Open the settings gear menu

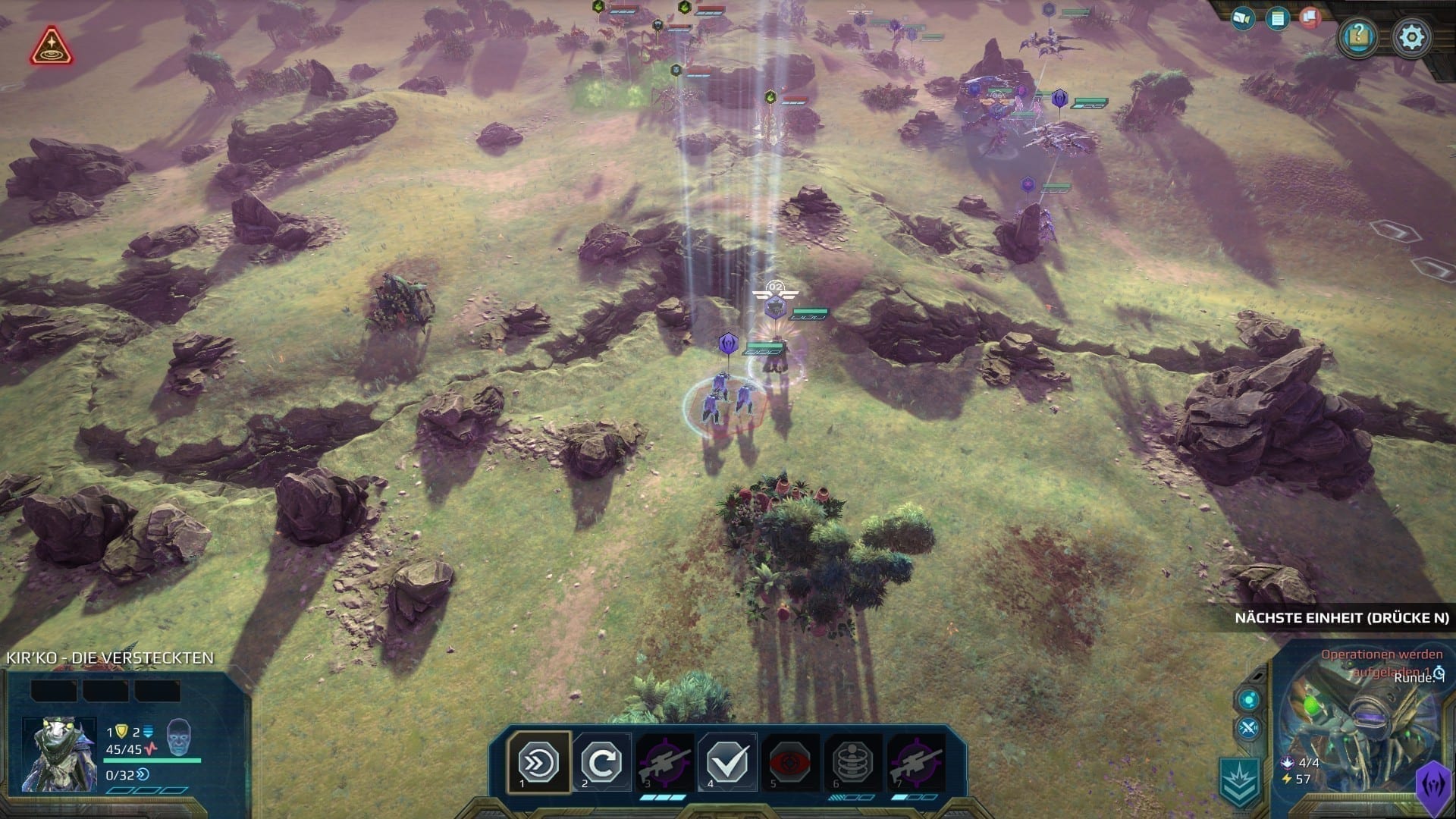point(1412,36)
